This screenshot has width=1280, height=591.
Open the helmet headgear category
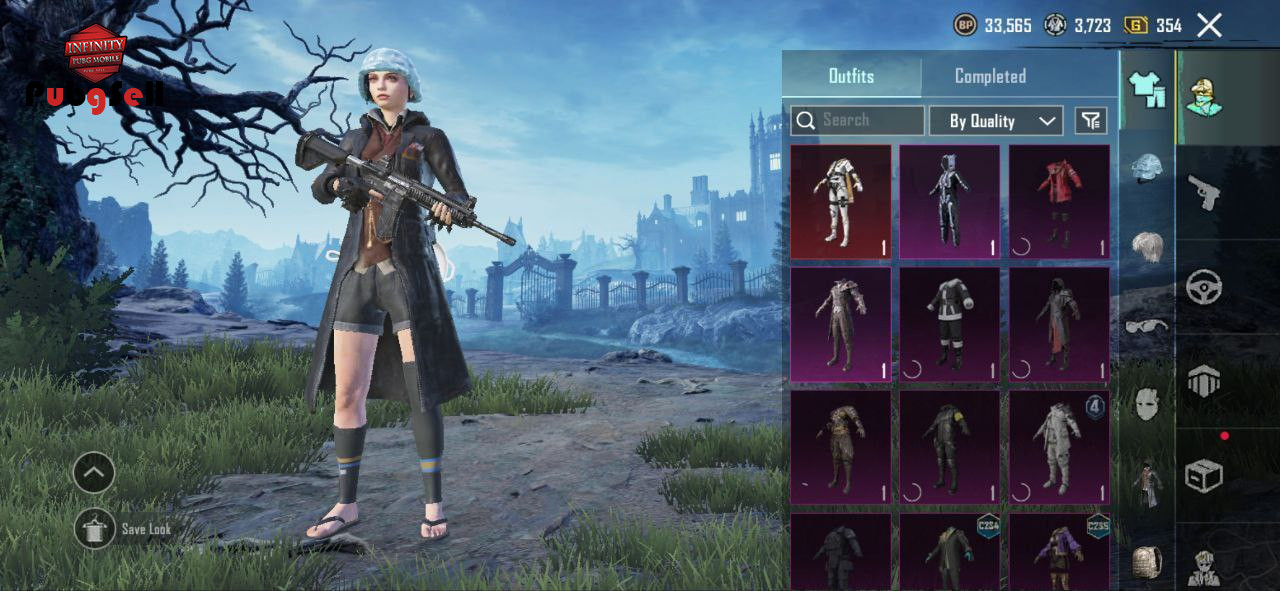coord(1147,167)
